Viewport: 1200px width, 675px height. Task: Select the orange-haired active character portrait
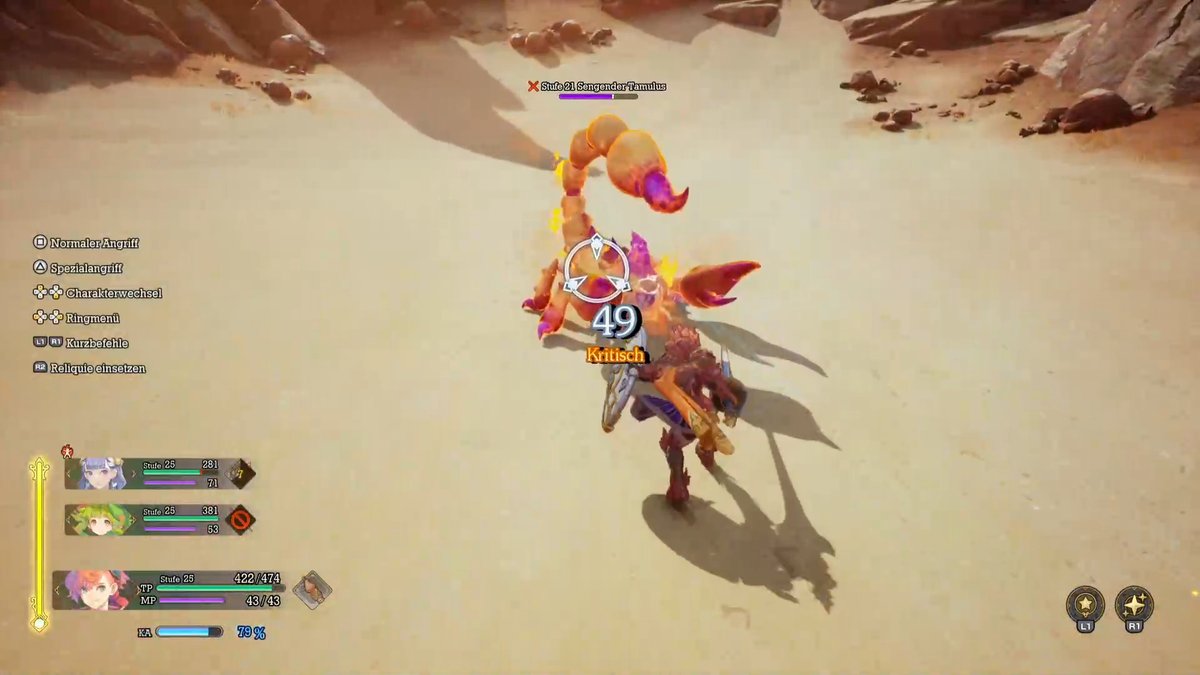94,589
